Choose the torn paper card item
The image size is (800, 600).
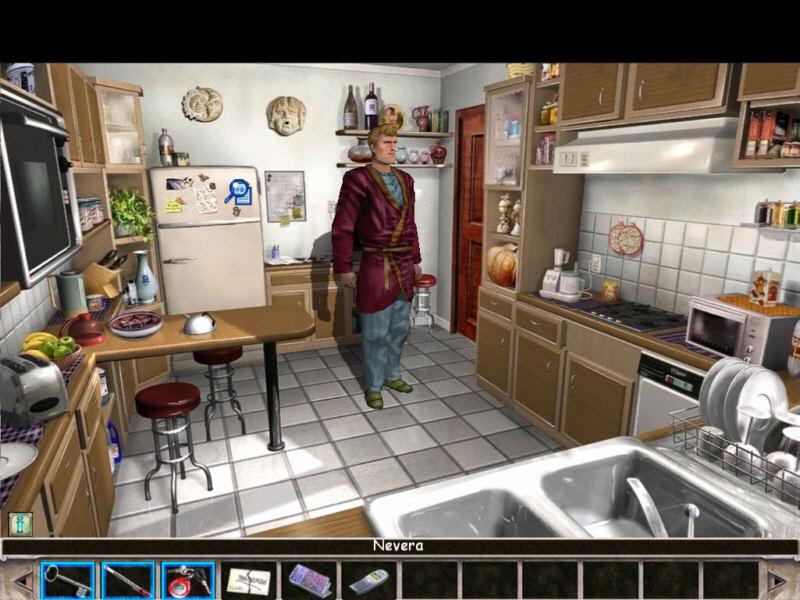tap(248, 580)
